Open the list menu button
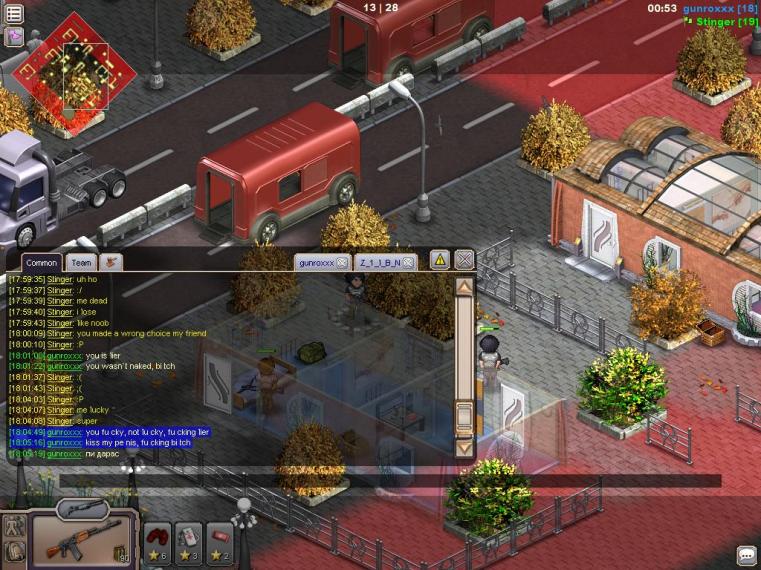Viewport: 761px width, 570px height. (14, 14)
